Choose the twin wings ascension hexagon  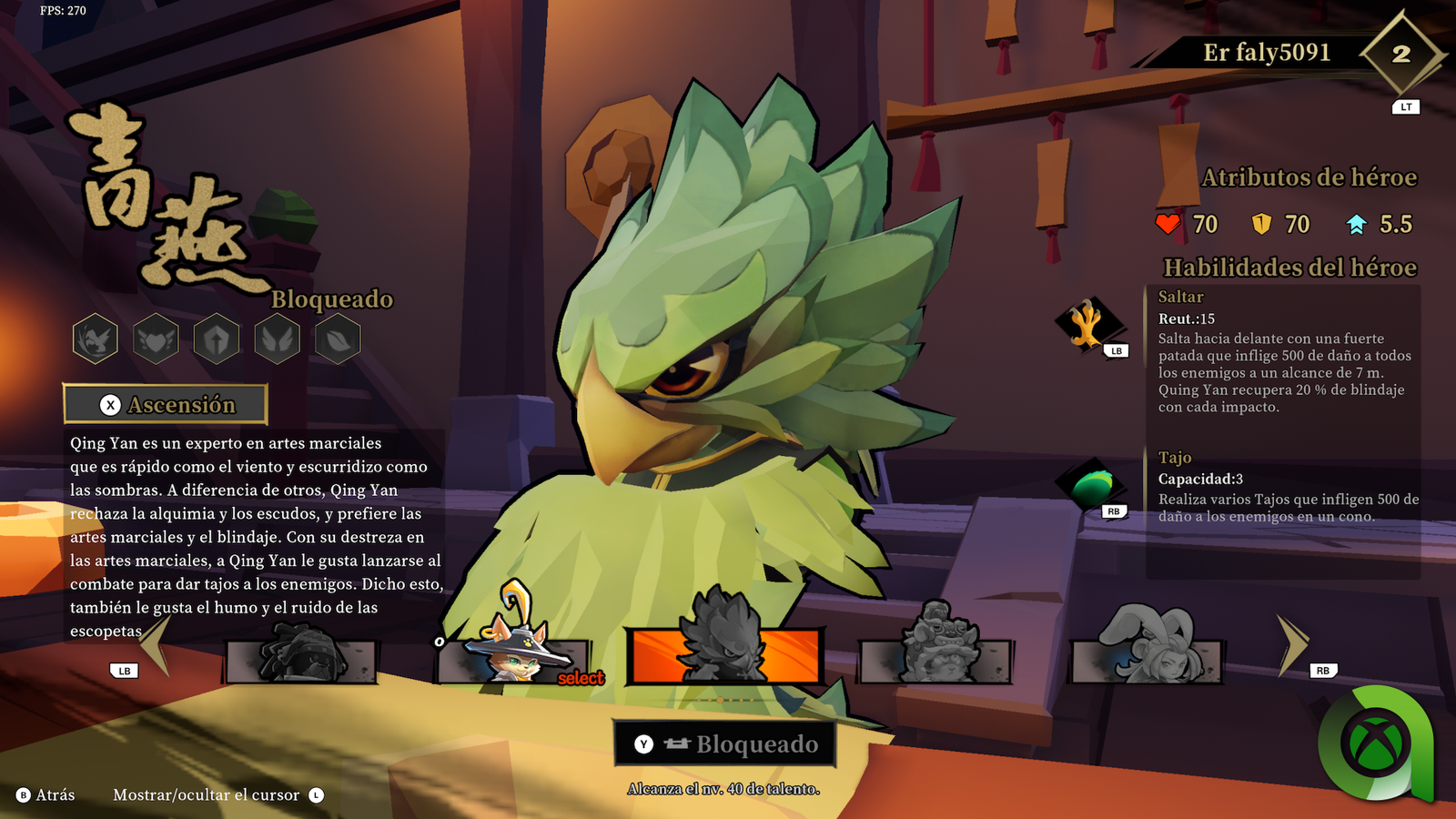point(278,339)
